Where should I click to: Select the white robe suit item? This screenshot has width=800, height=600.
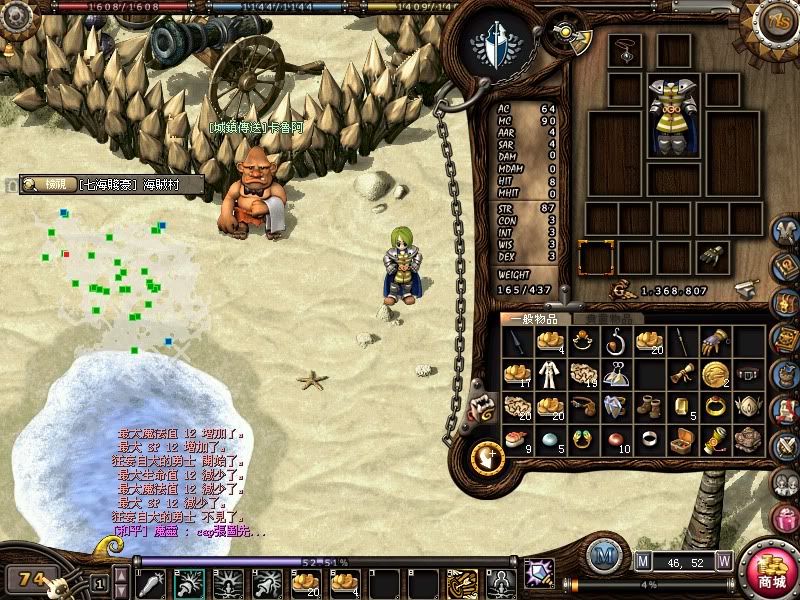(549, 374)
